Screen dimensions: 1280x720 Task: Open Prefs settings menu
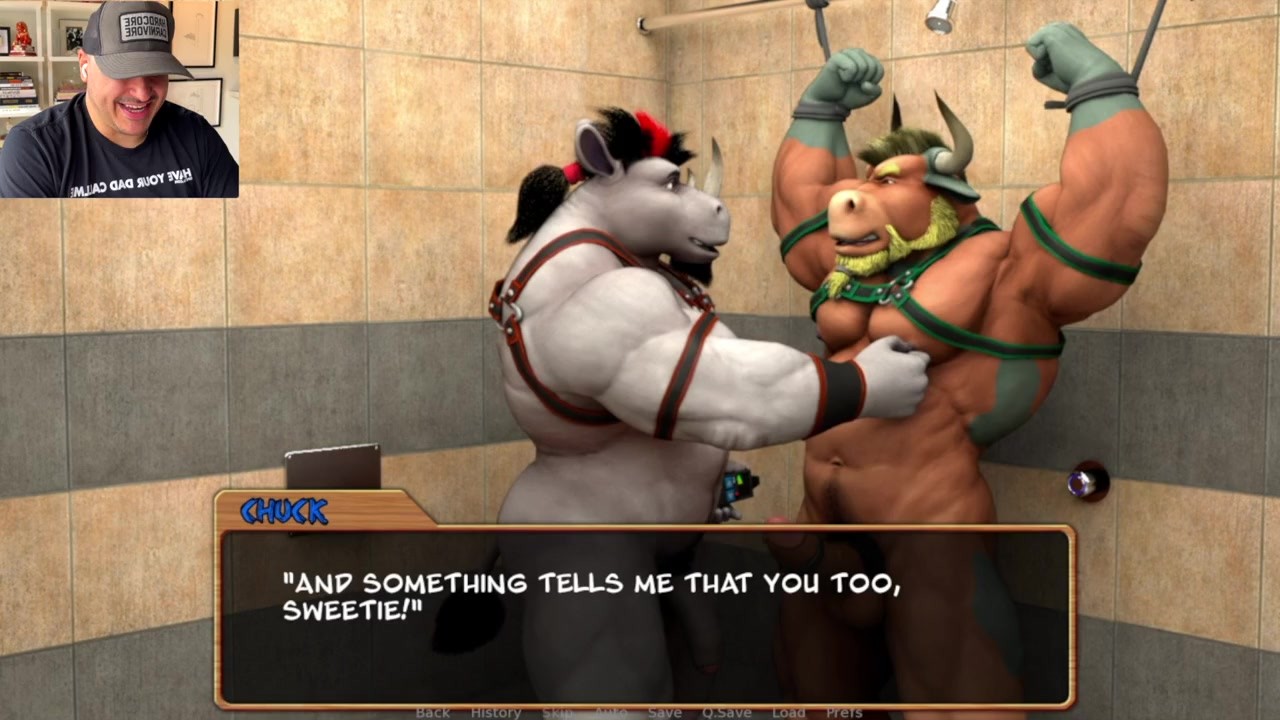coord(844,712)
